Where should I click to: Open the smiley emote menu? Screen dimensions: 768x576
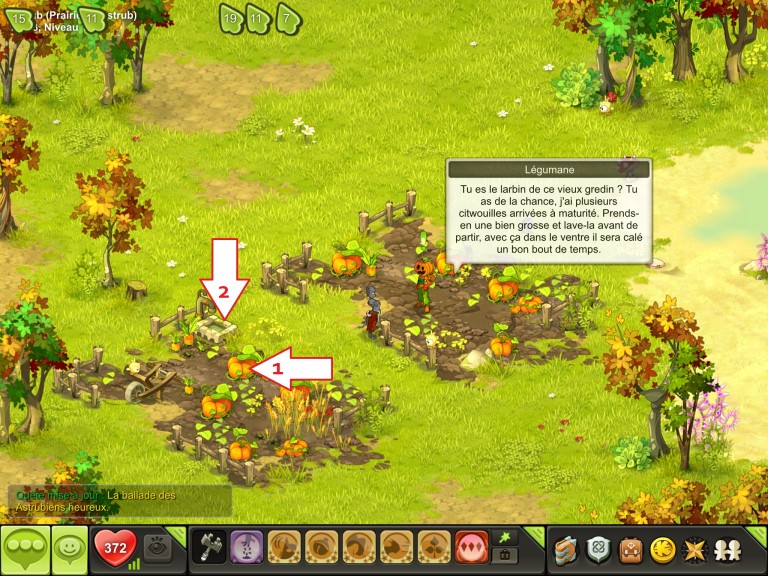(68, 549)
